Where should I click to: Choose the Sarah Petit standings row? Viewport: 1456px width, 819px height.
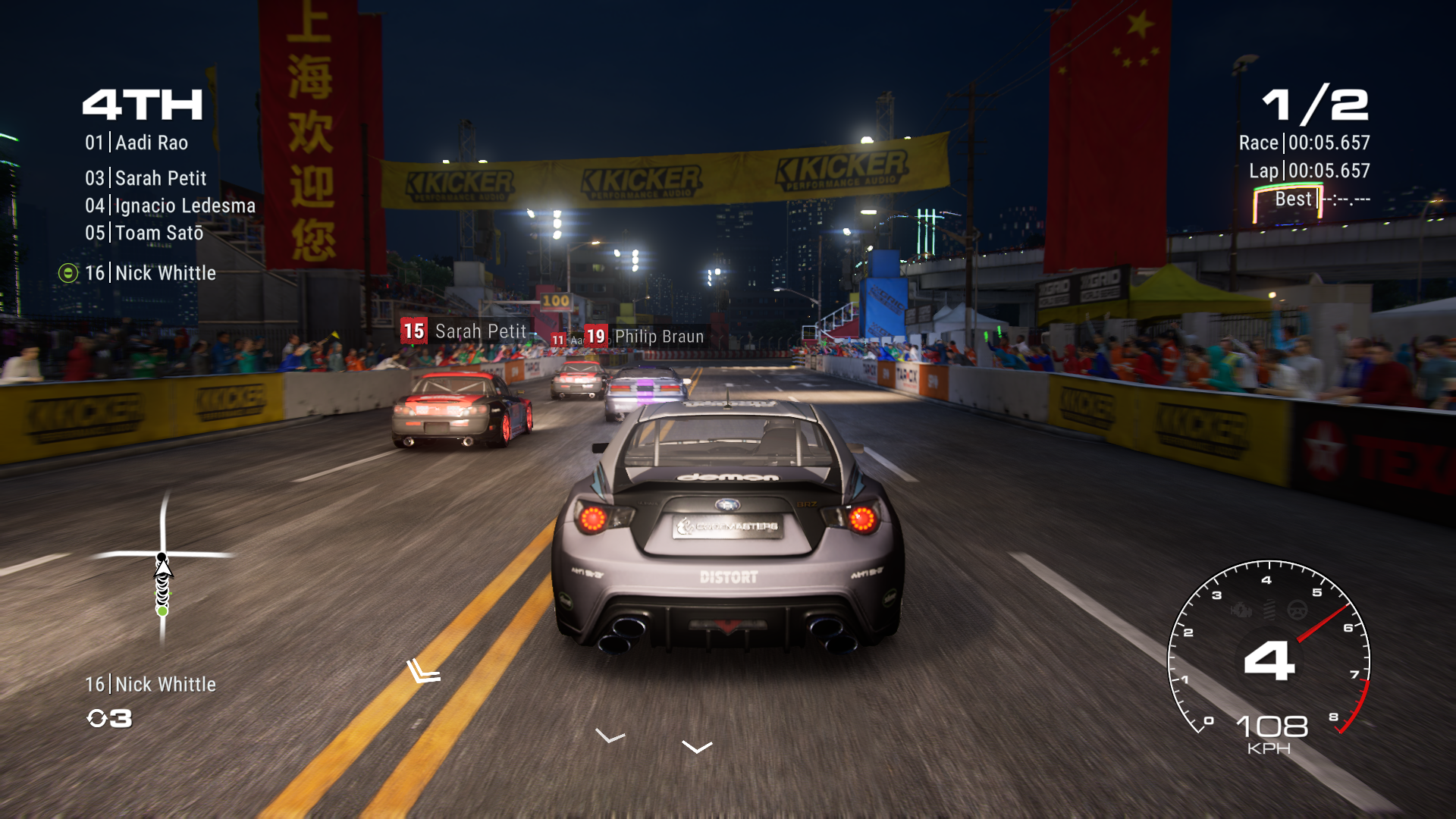pos(146,178)
